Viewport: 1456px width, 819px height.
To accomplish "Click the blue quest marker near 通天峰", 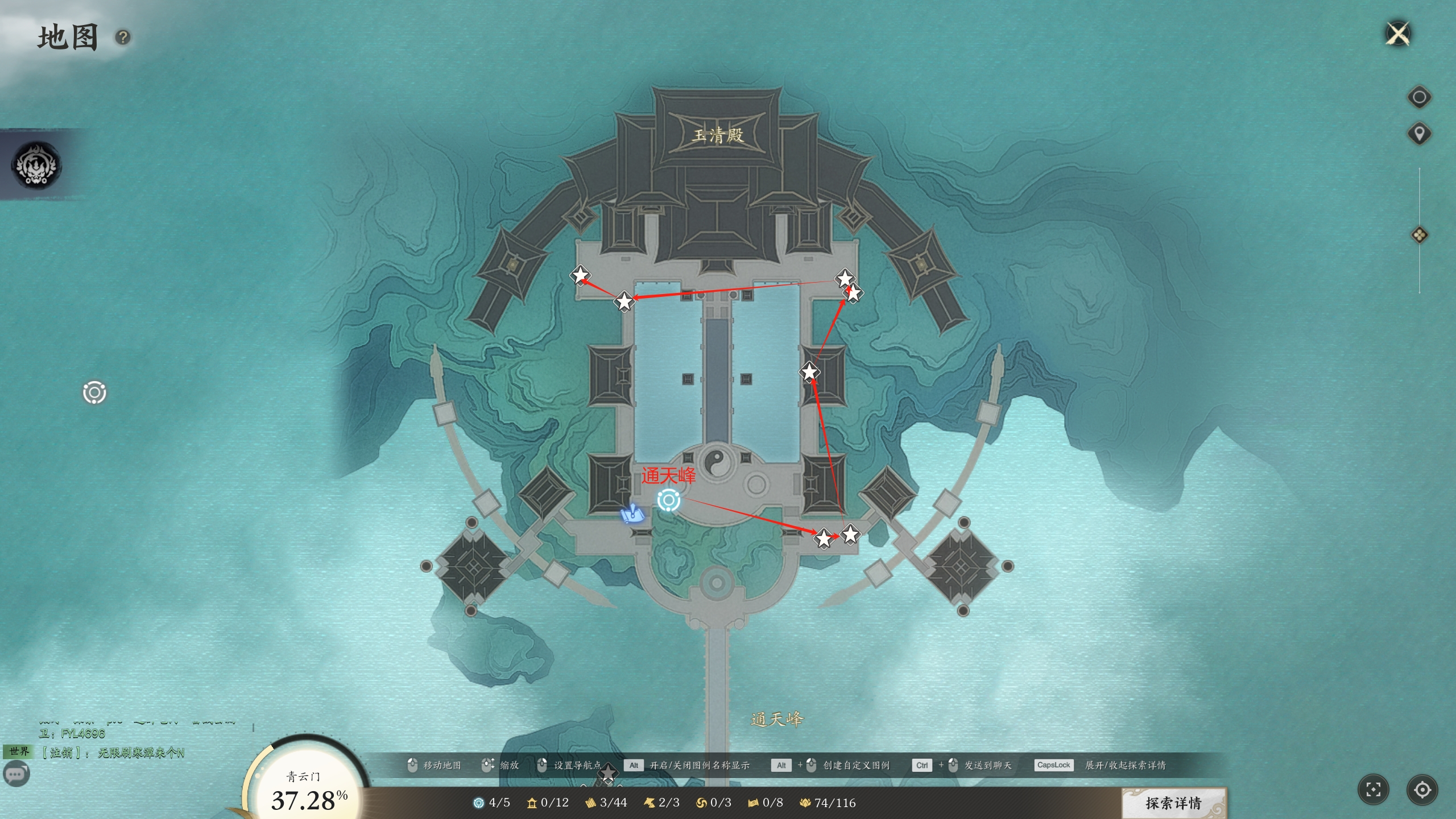I will [632, 514].
